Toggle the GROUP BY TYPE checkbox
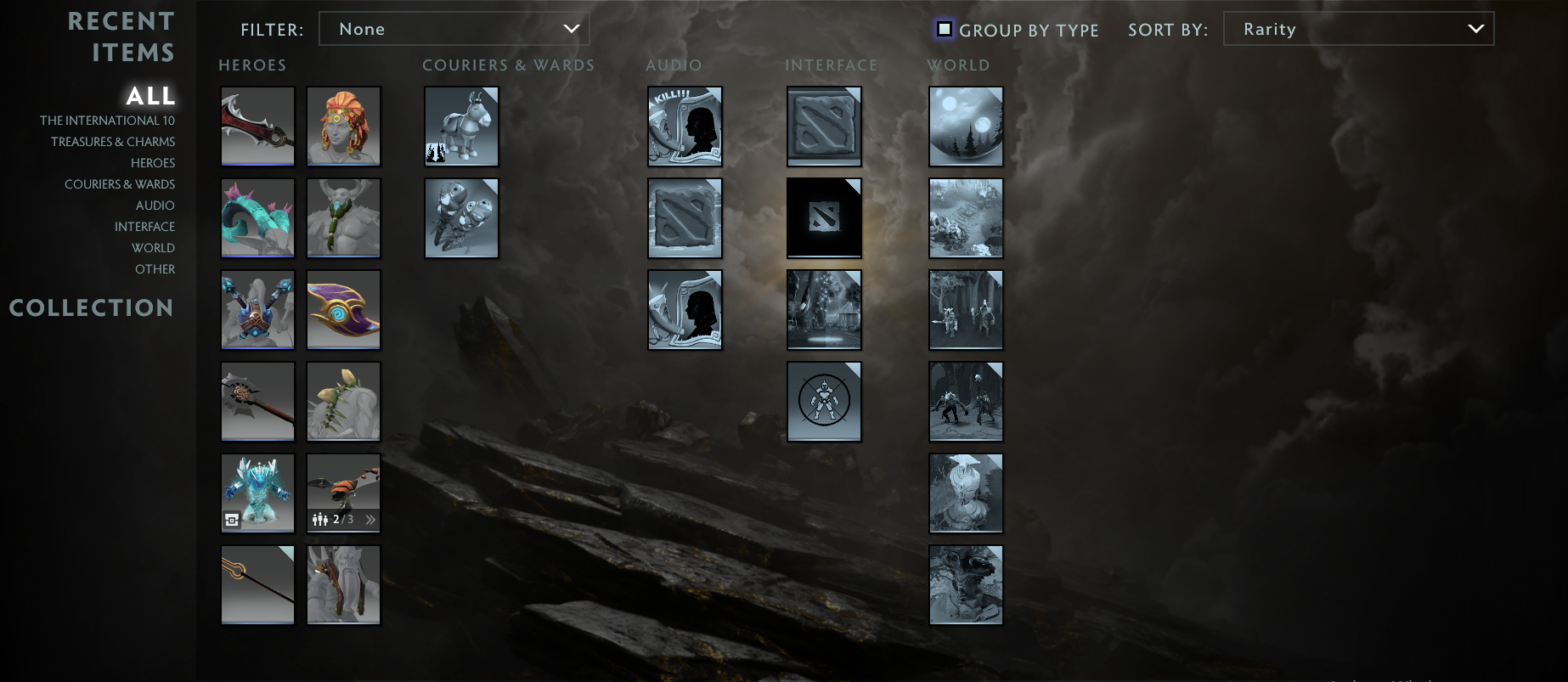 point(945,29)
